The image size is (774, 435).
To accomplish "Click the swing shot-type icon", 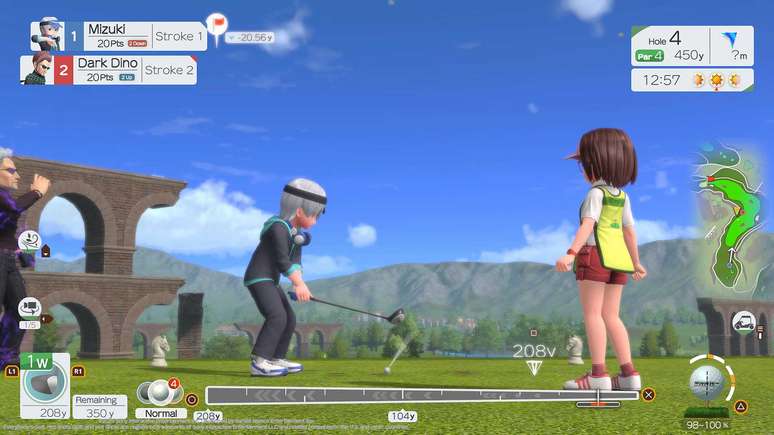I will point(28,241).
